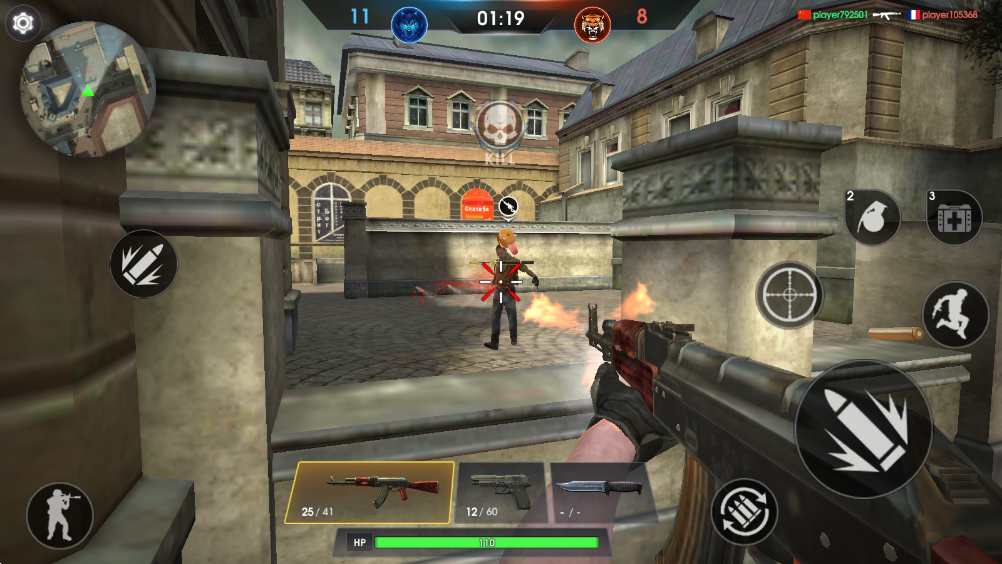
Task: Toggle the crouch stance button
Action: point(60,516)
